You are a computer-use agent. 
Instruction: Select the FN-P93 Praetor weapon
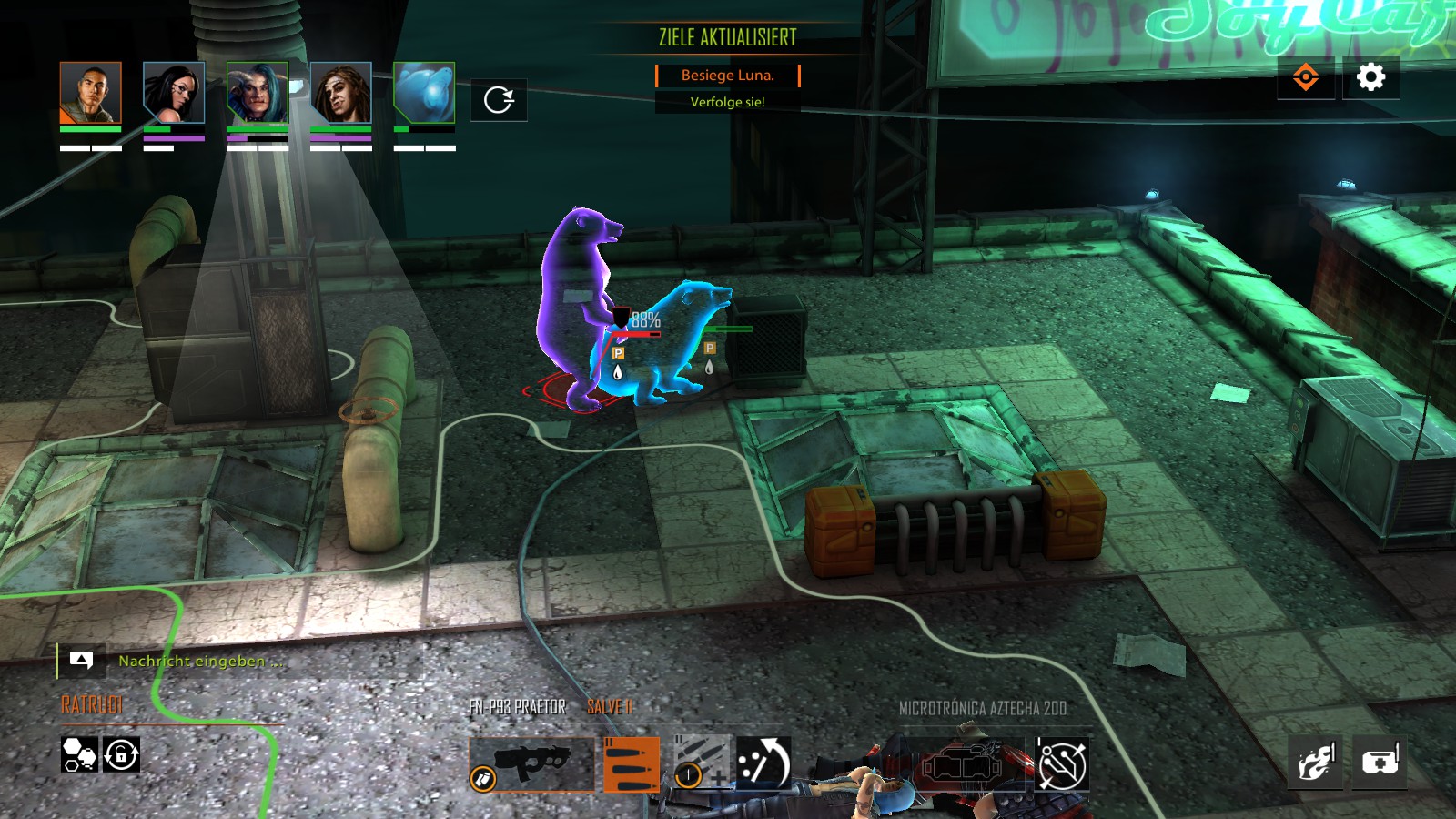click(x=532, y=764)
